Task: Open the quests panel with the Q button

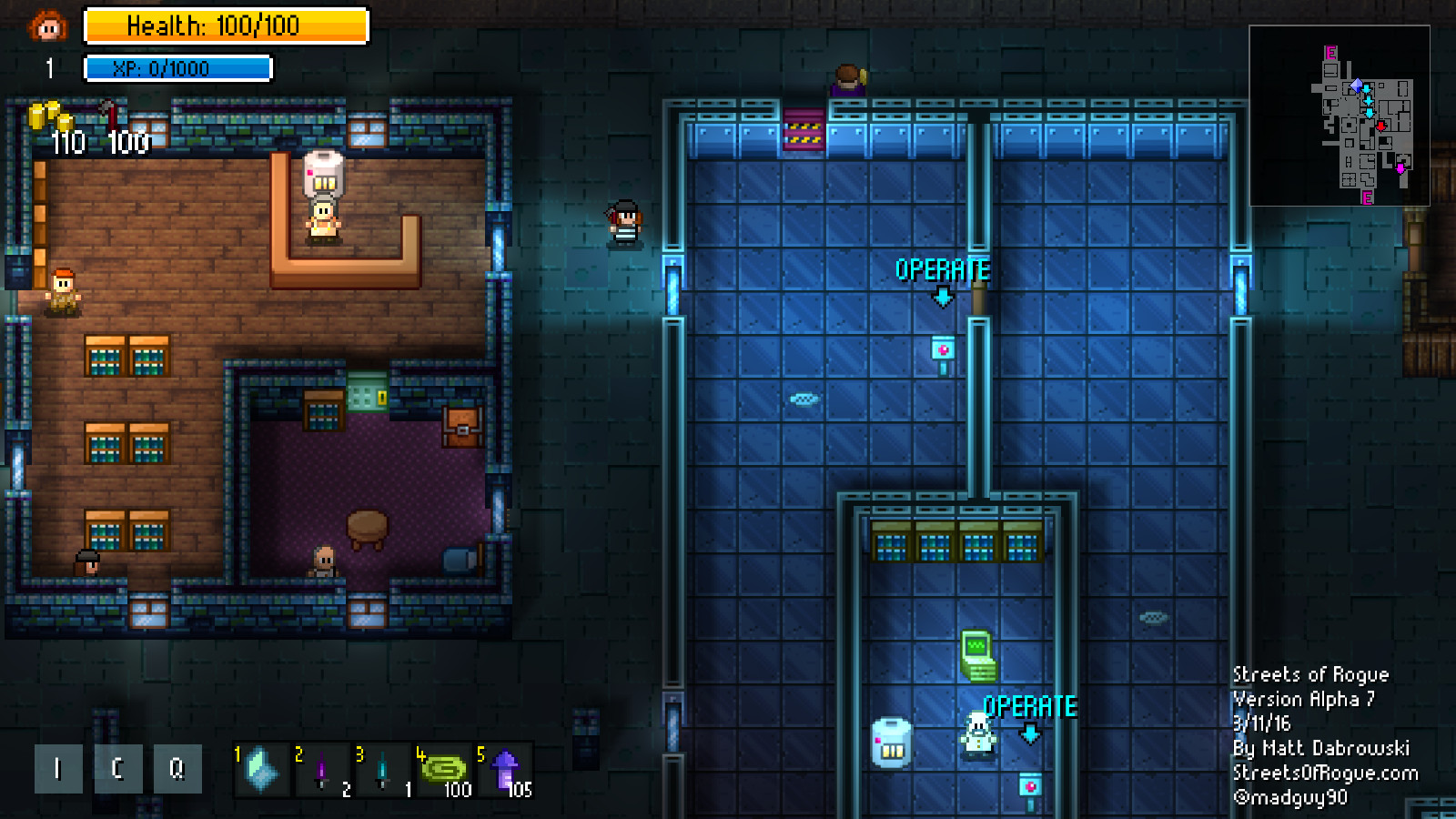Action: tap(178, 767)
